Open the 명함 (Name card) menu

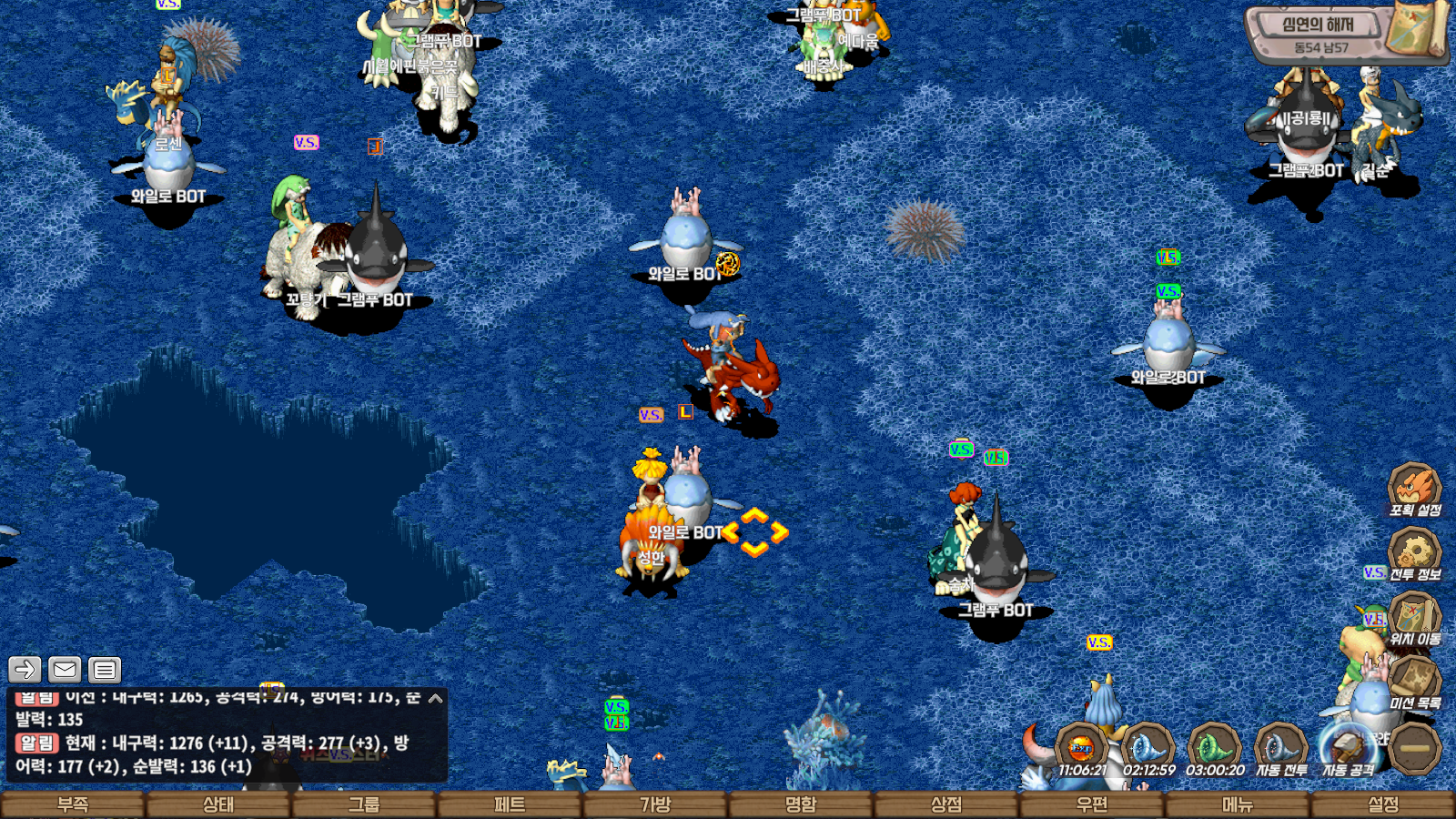[801, 804]
